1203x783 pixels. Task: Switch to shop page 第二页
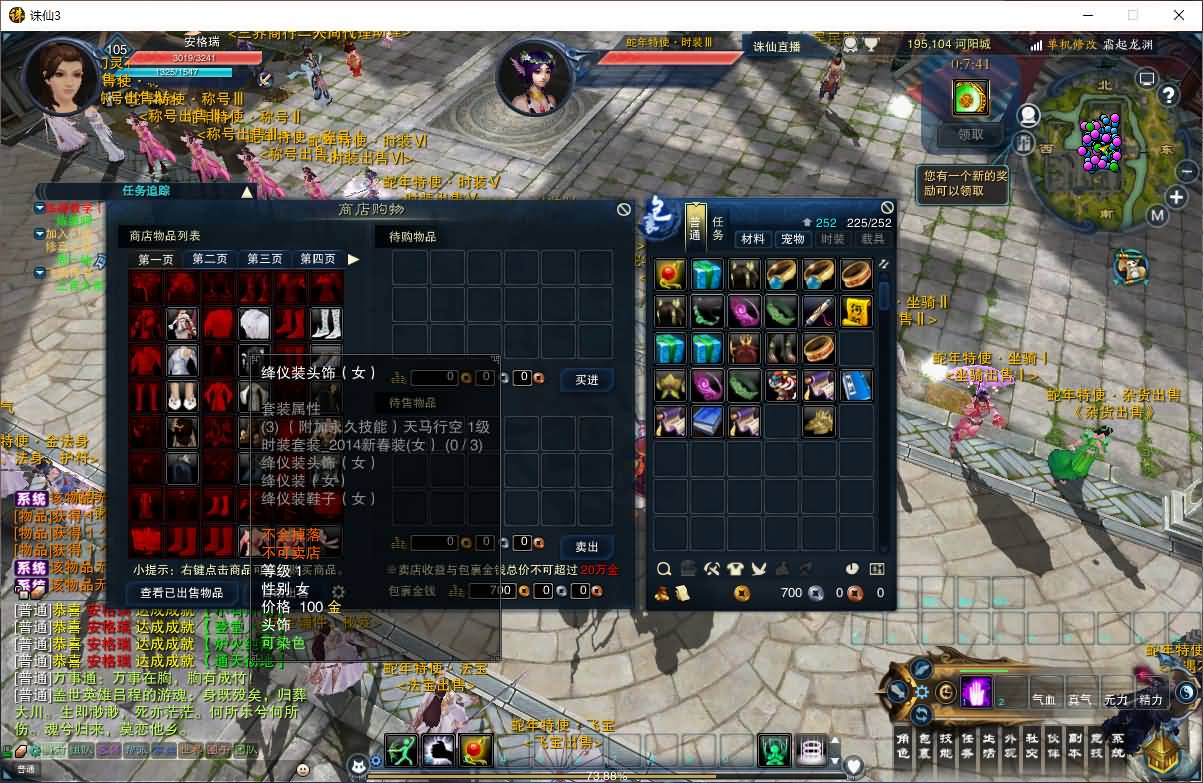[x=210, y=259]
